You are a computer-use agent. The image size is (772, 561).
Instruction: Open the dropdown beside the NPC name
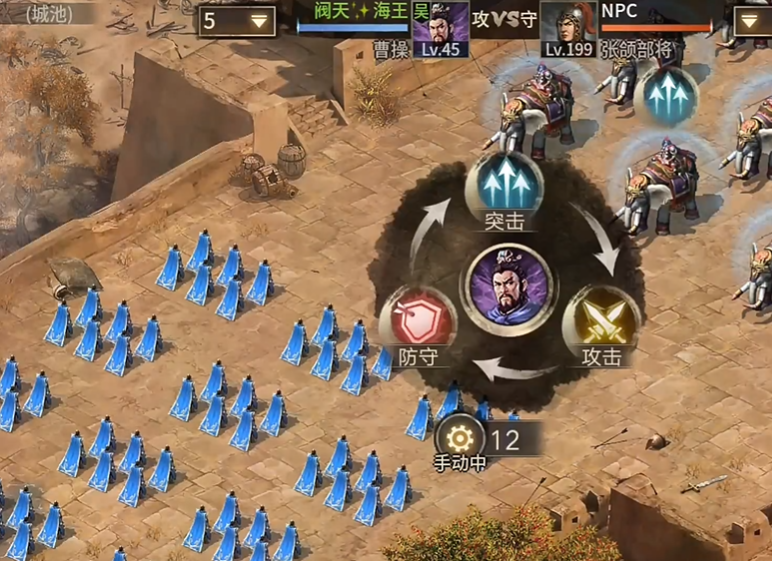pyautogui.click(x=752, y=22)
